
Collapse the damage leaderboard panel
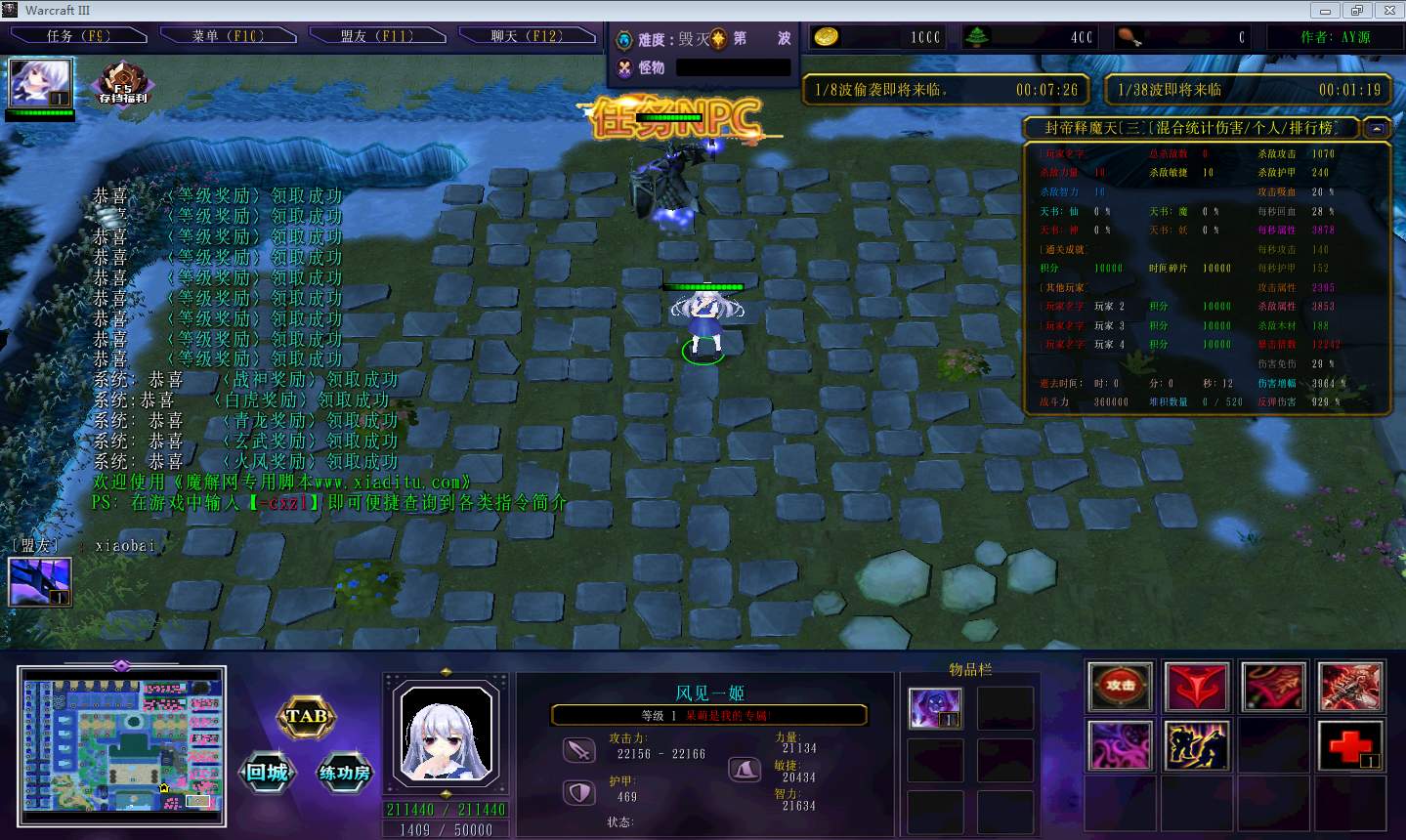(x=1377, y=128)
